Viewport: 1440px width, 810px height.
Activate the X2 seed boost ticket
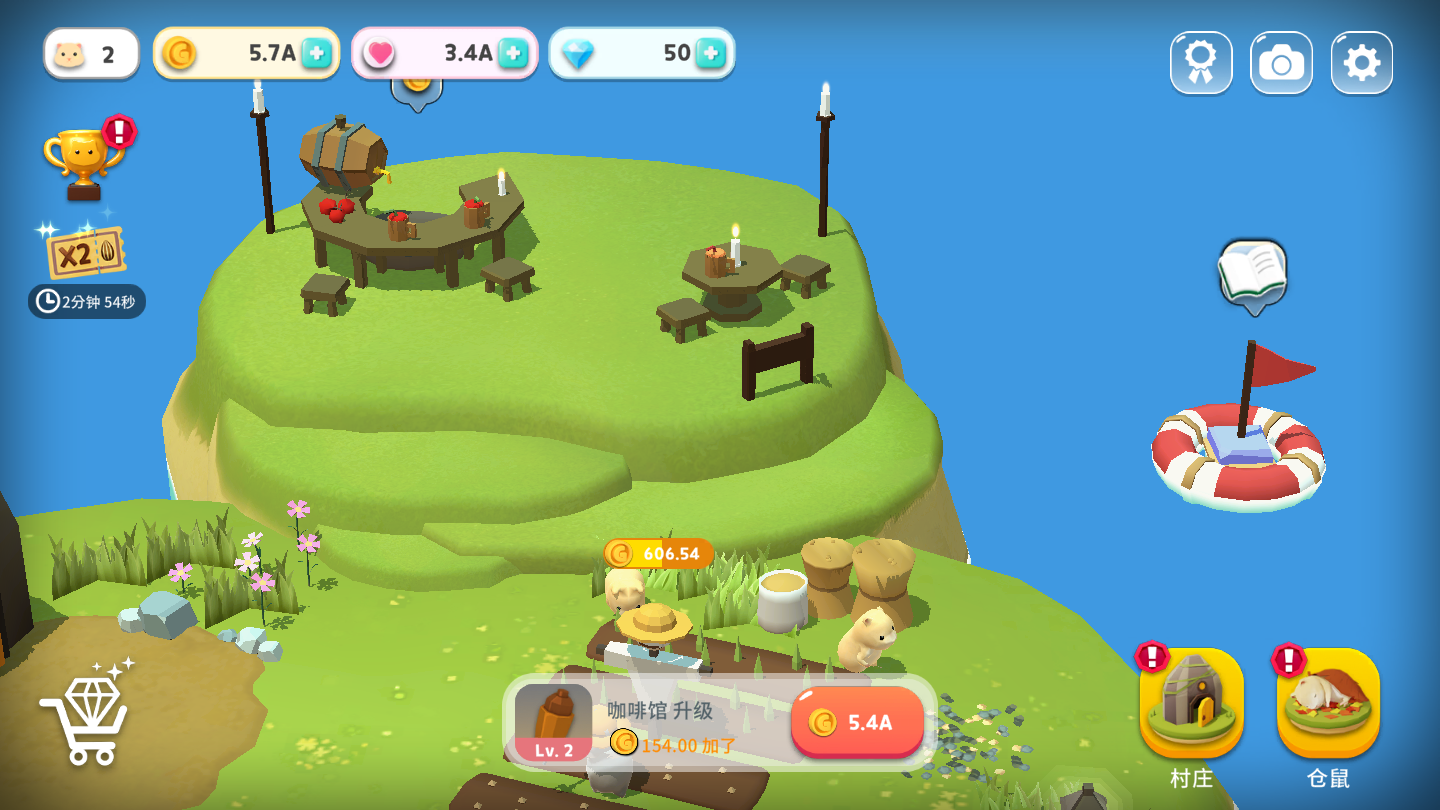[86, 253]
